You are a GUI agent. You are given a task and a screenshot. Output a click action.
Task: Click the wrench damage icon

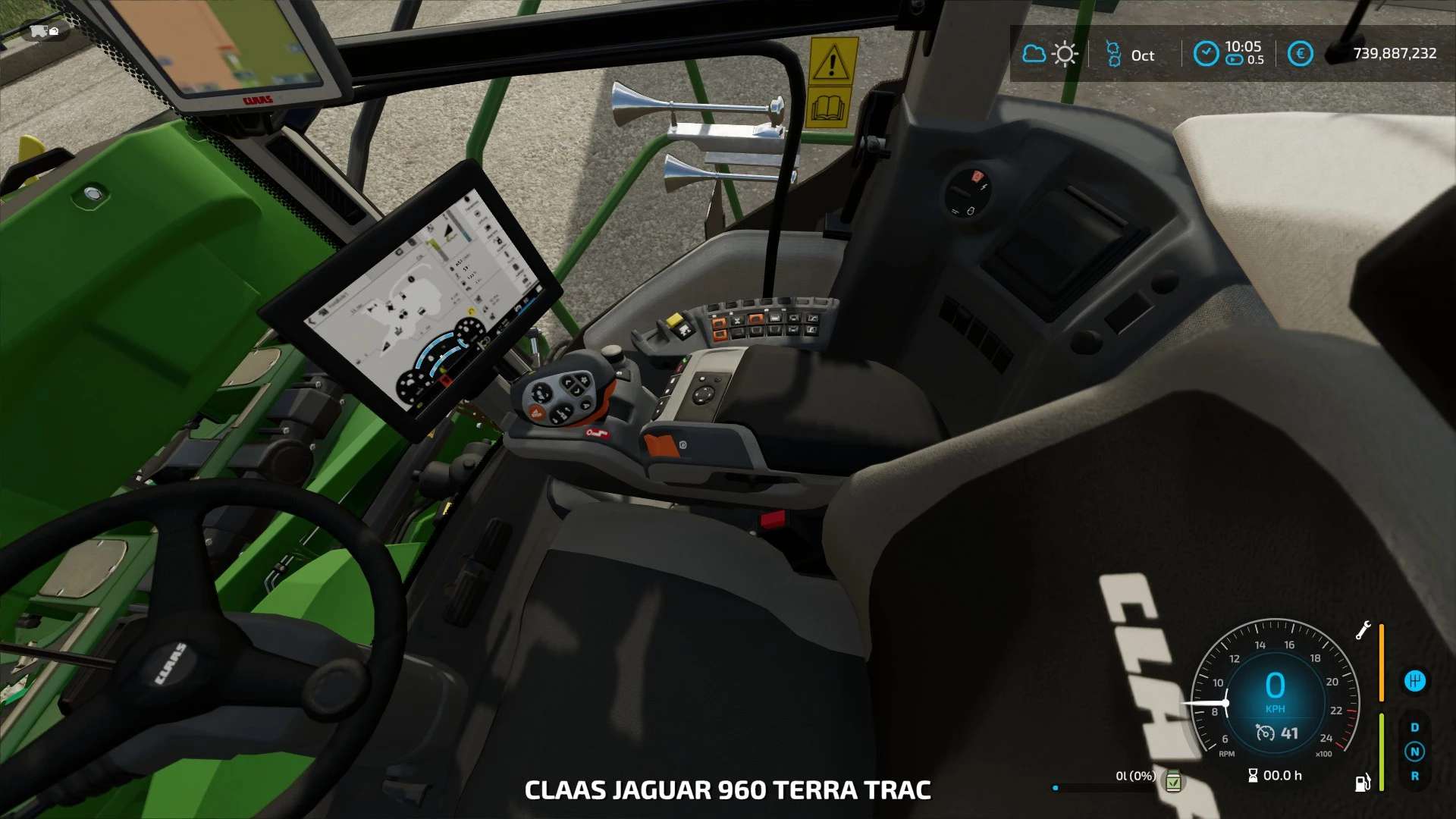(1363, 630)
